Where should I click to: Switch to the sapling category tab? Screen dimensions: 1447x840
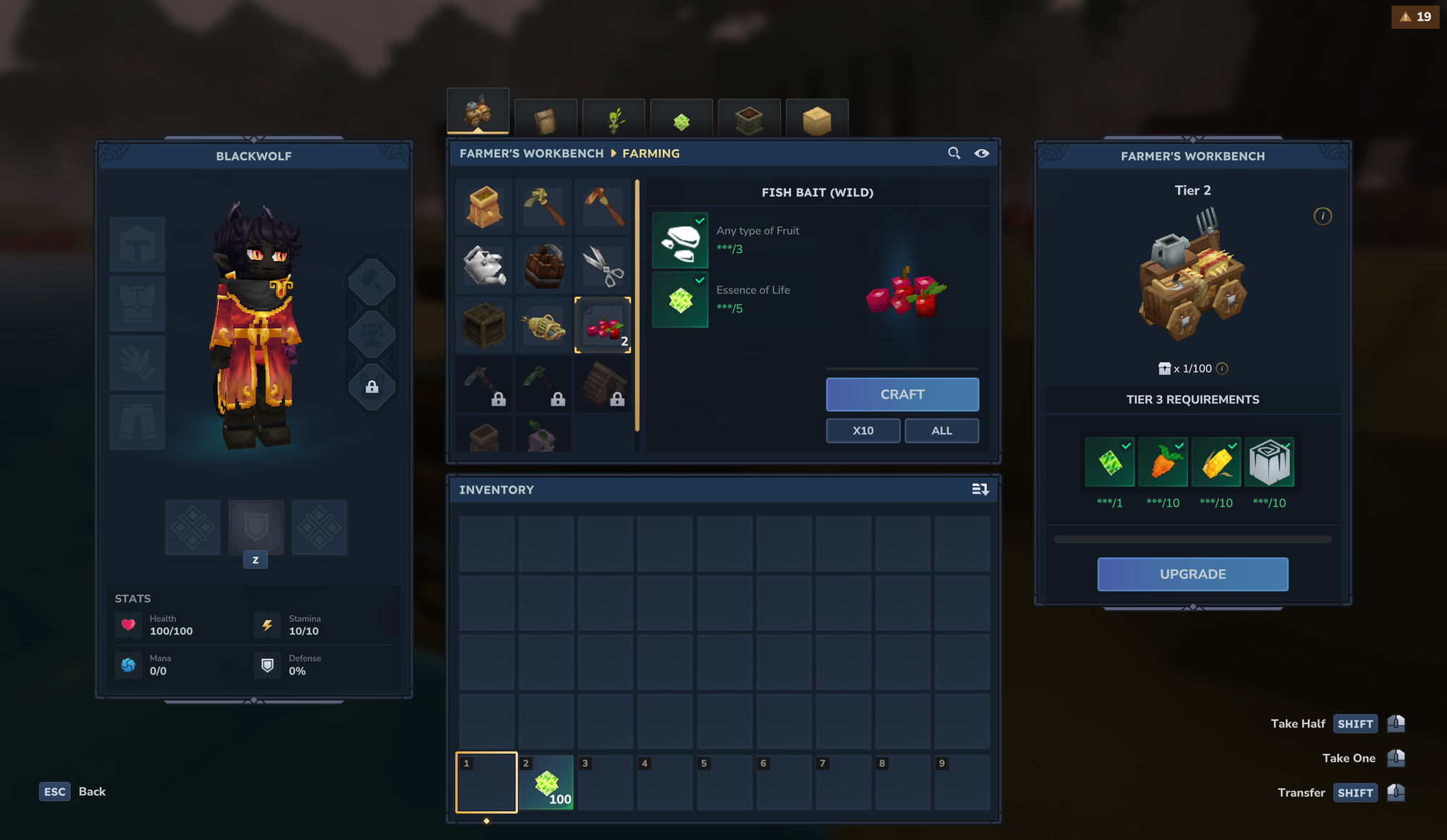click(614, 119)
